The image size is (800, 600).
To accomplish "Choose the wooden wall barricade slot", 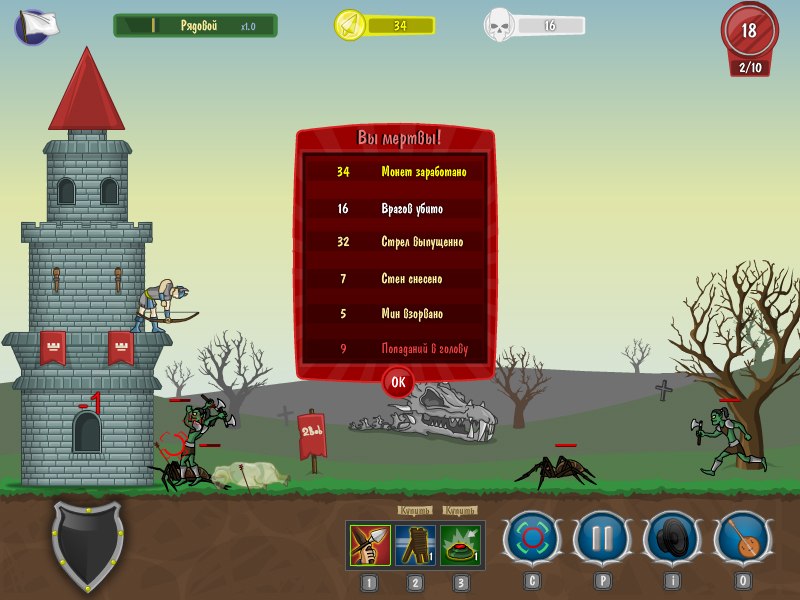I will (415, 545).
